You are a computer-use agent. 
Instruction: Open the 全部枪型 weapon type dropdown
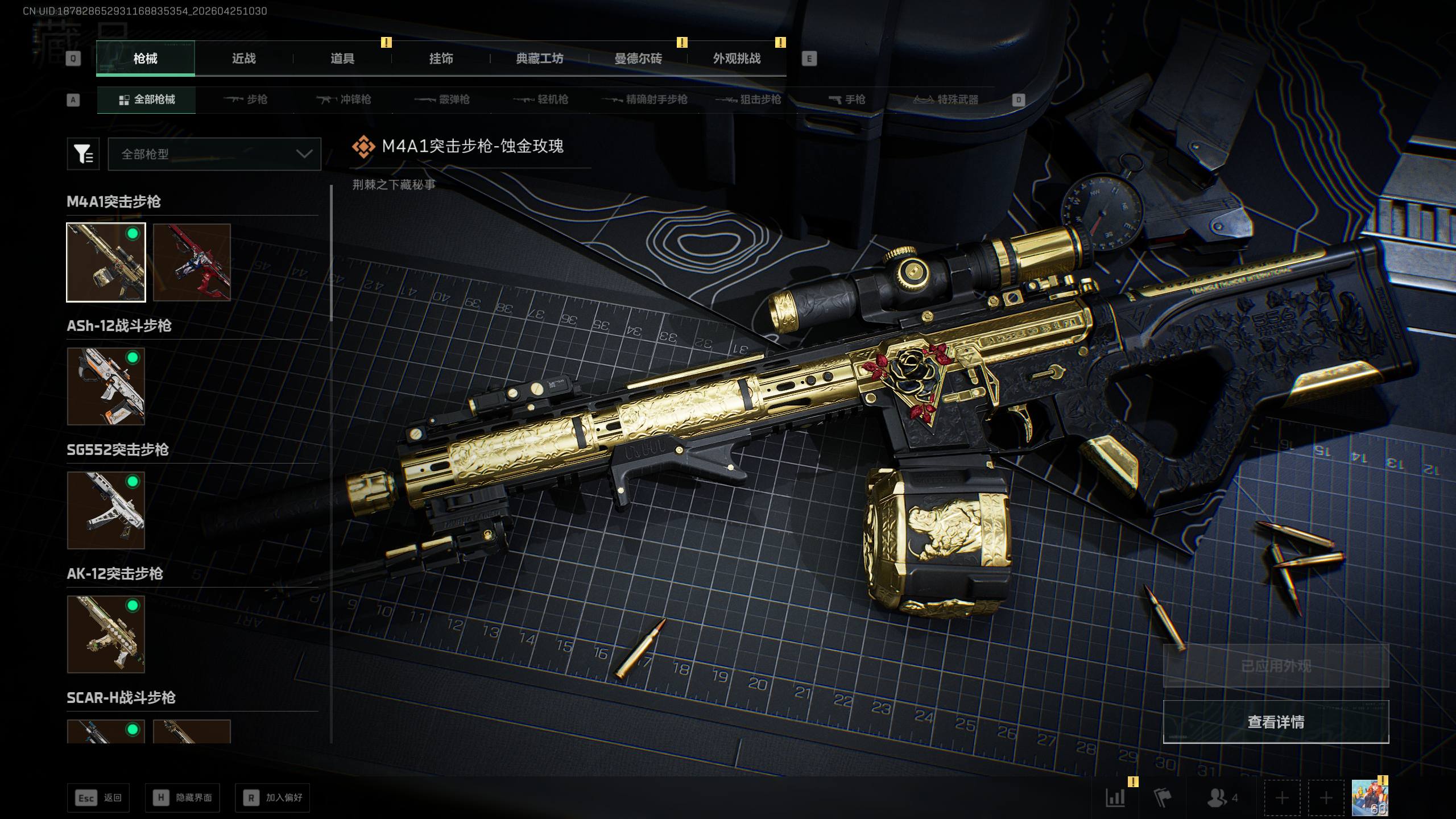pyautogui.click(x=214, y=154)
